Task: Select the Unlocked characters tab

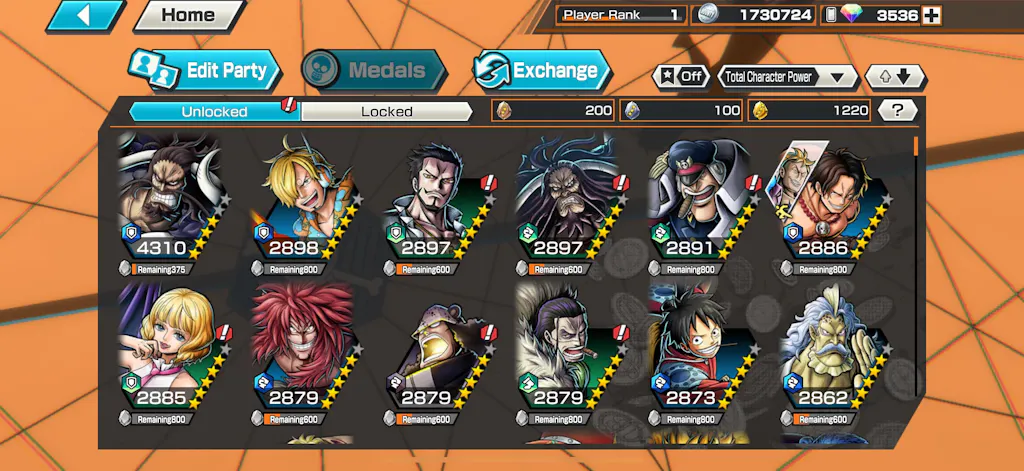Action: (x=215, y=111)
